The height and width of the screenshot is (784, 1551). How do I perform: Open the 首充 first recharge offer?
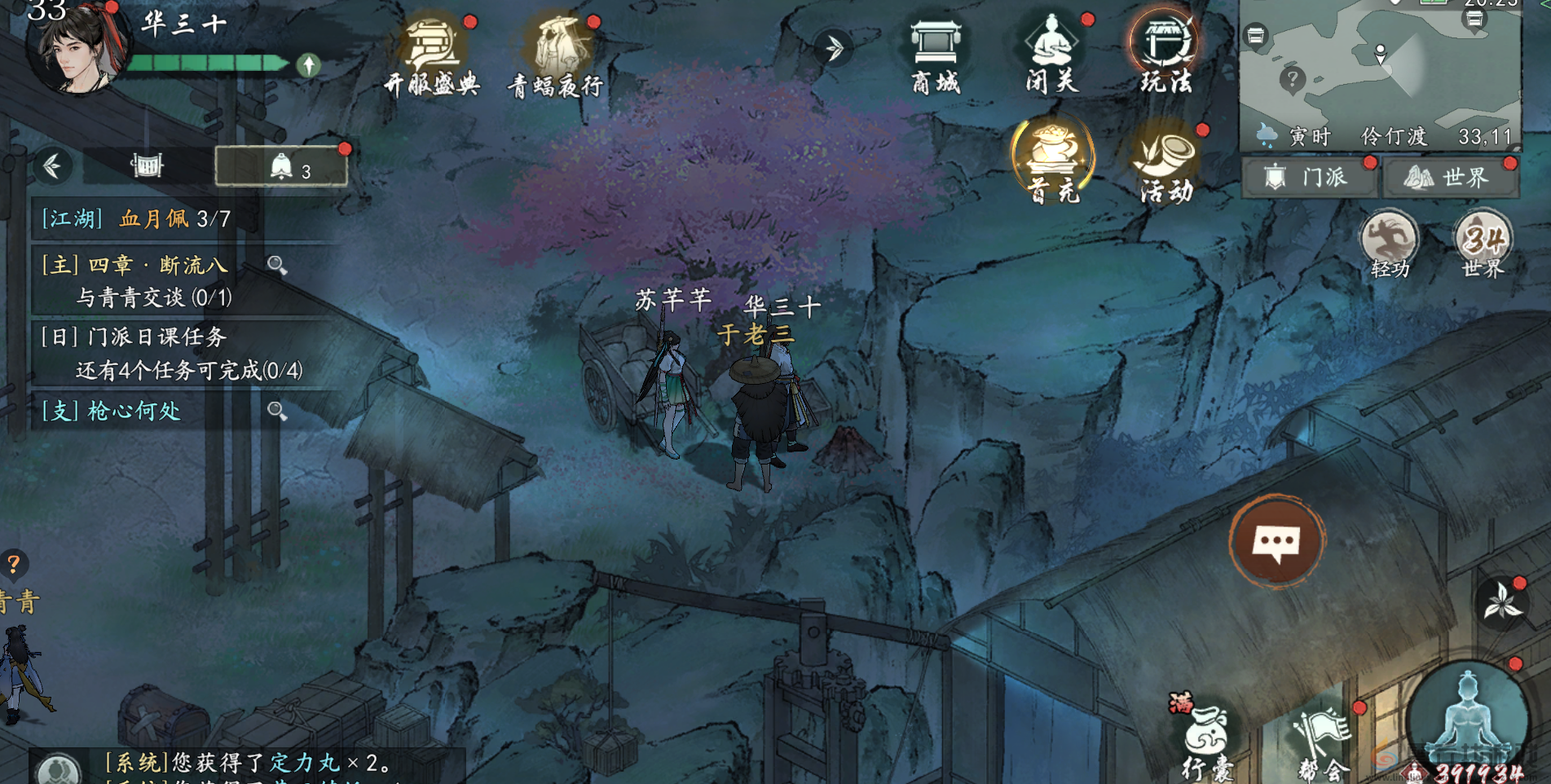[x=1052, y=159]
